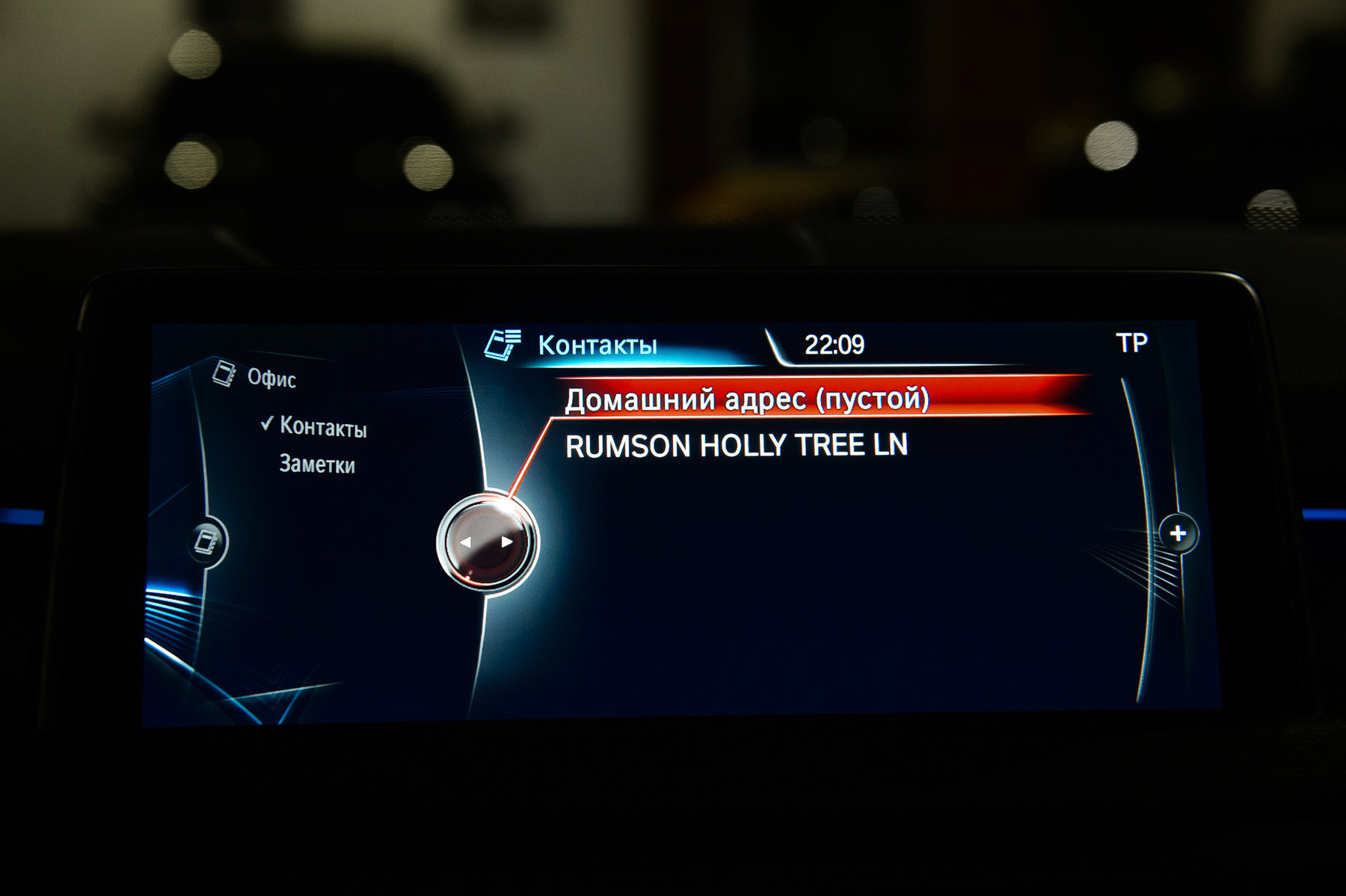
Task: Choose Контакты in the Офис menu
Action: (322, 427)
